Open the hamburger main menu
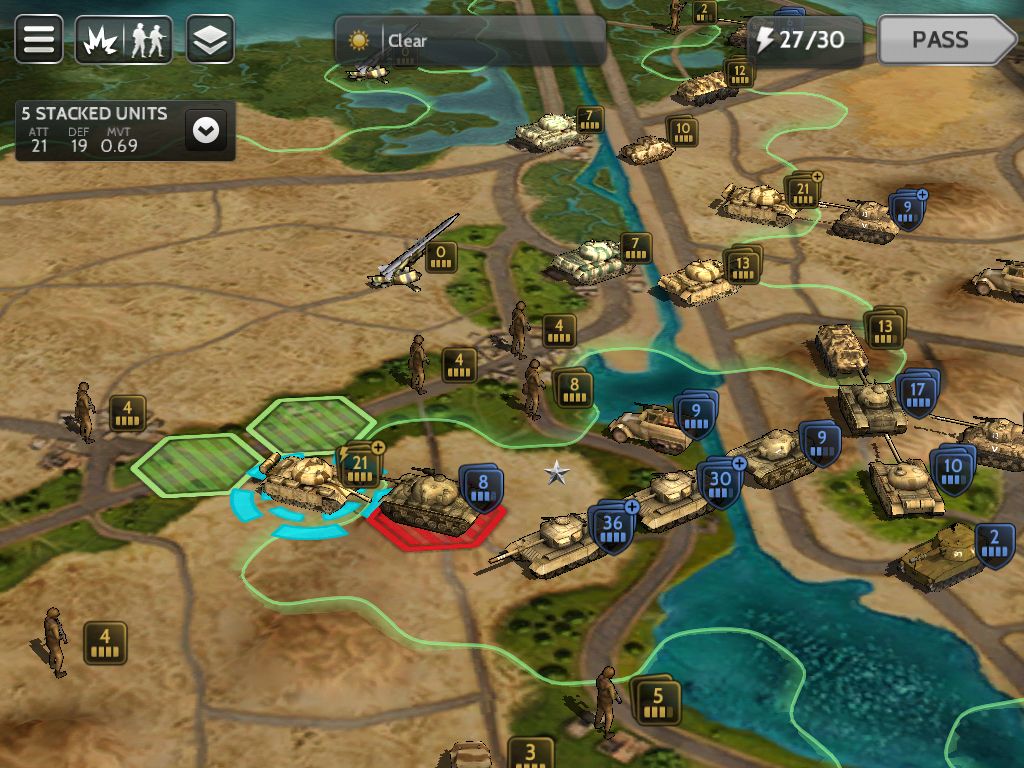Viewport: 1024px width, 768px height. (39, 40)
